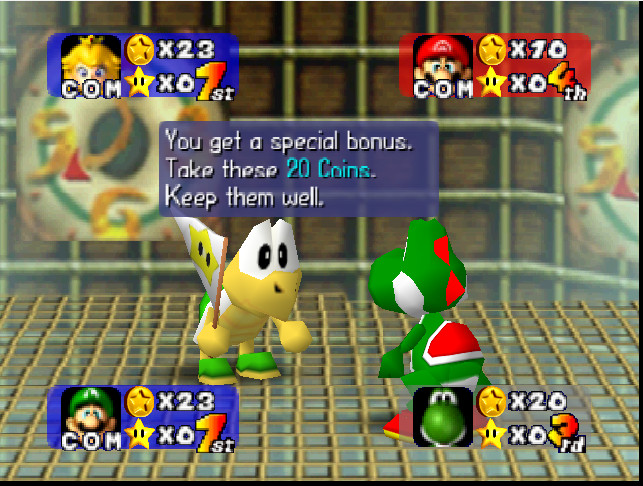This screenshot has width=643, height=486.
Task: Select Mario's portrait in the red panel
Action: pos(443,61)
